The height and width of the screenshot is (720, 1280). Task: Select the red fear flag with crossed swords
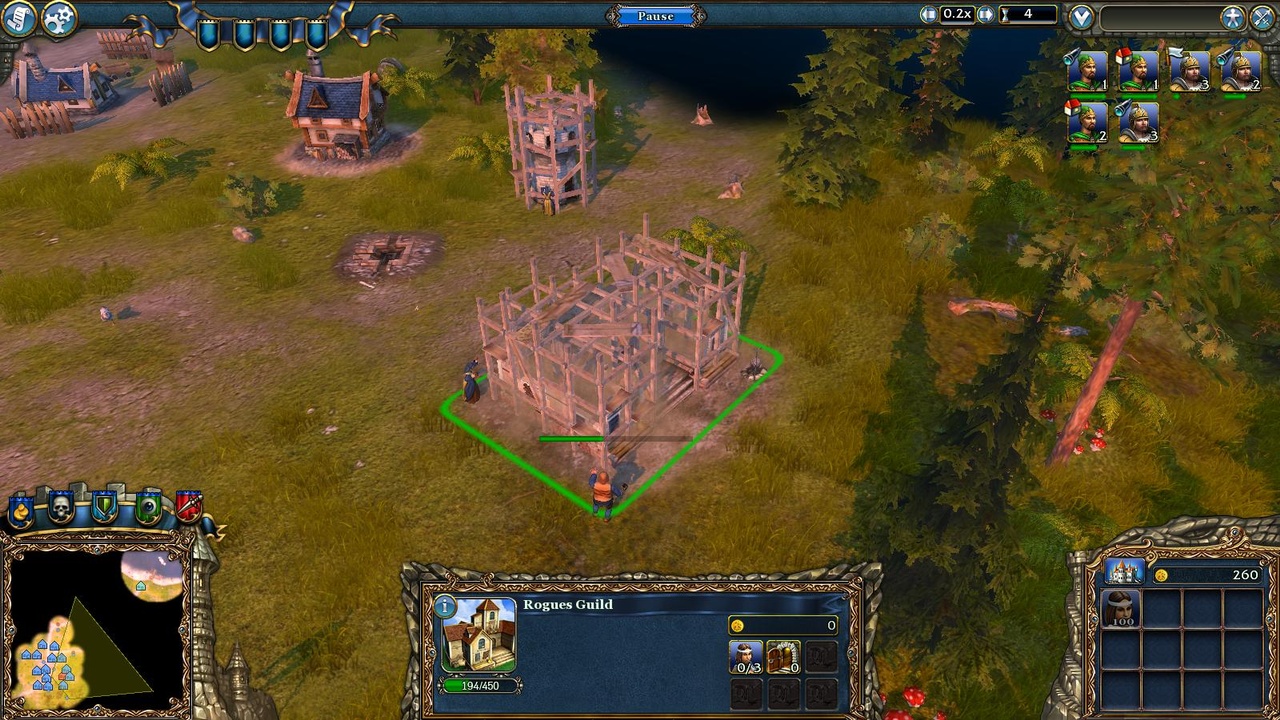[x=188, y=506]
